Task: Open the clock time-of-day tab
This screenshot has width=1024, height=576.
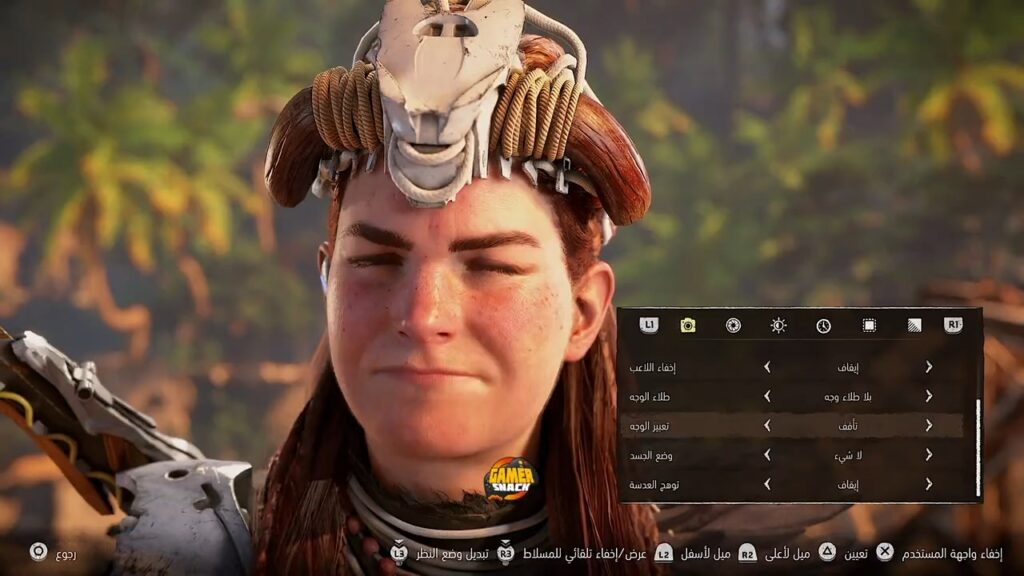Action: [x=823, y=325]
